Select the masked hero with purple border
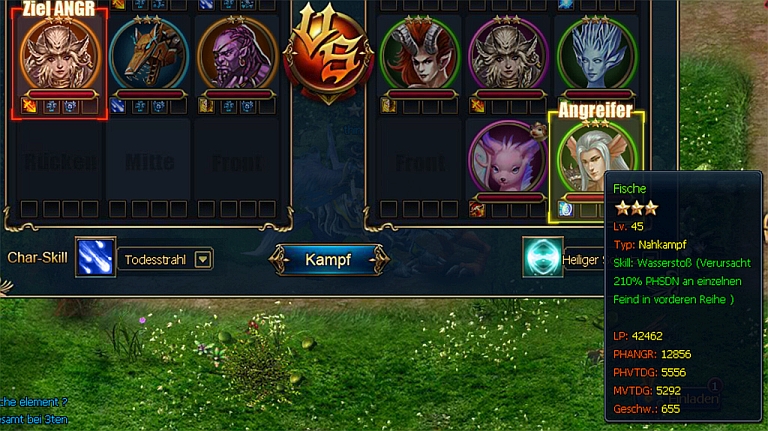The height and width of the screenshot is (431, 768). point(507,55)
